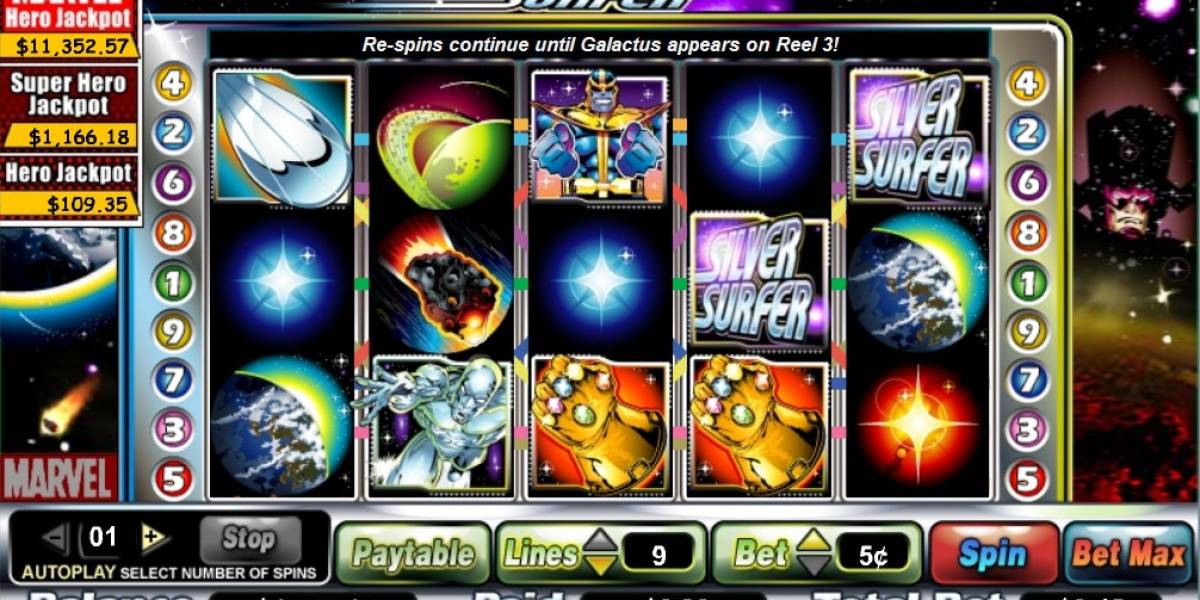
Task: Increase autoplay spin count with plus arrow
Action: pyautogui.click(x=153, y=538)
